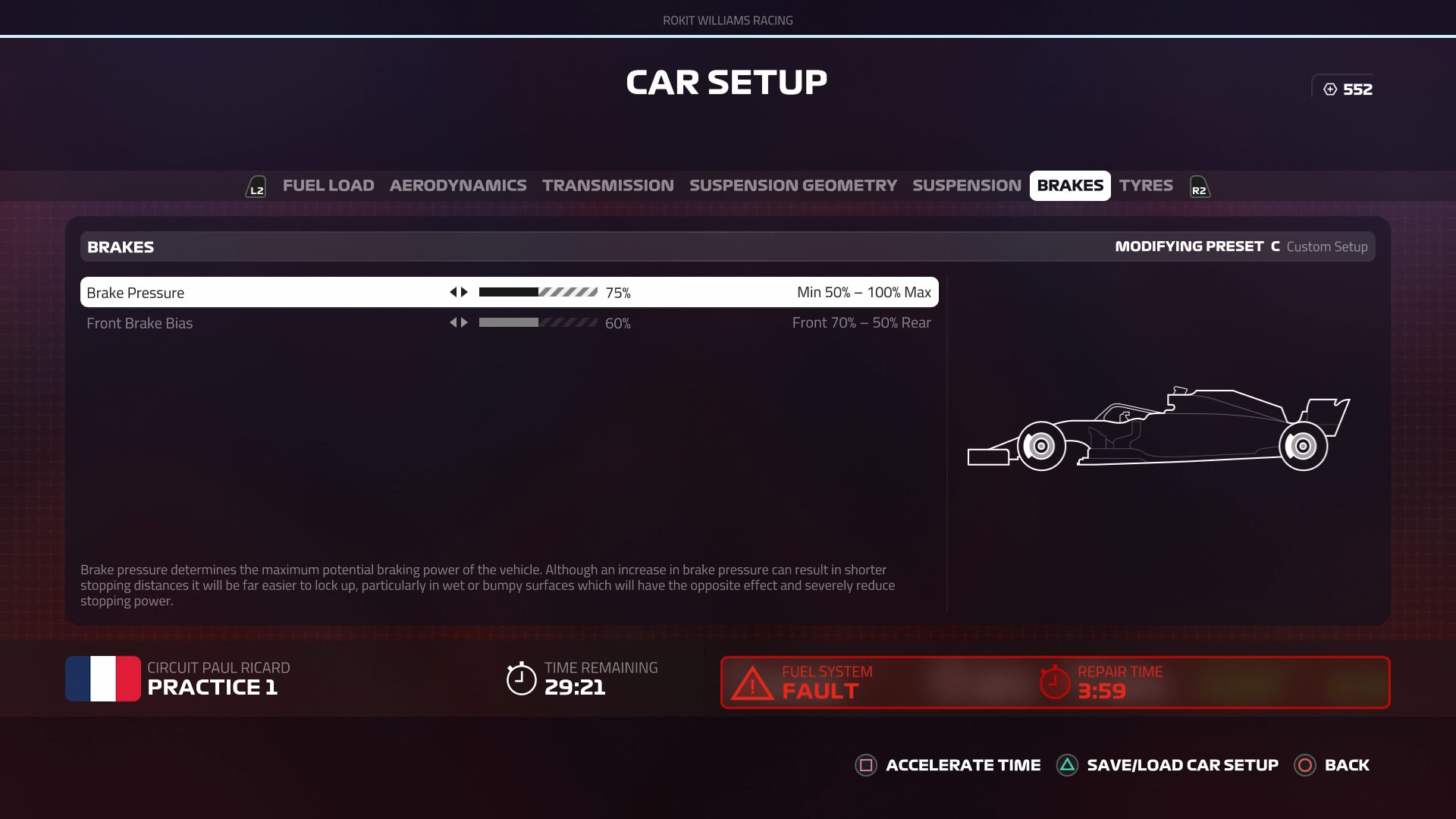This screenshot has width=1456, height=819.
Task: Click the Brake Pressure arrow stepper
Action: [x=459, y=293]
